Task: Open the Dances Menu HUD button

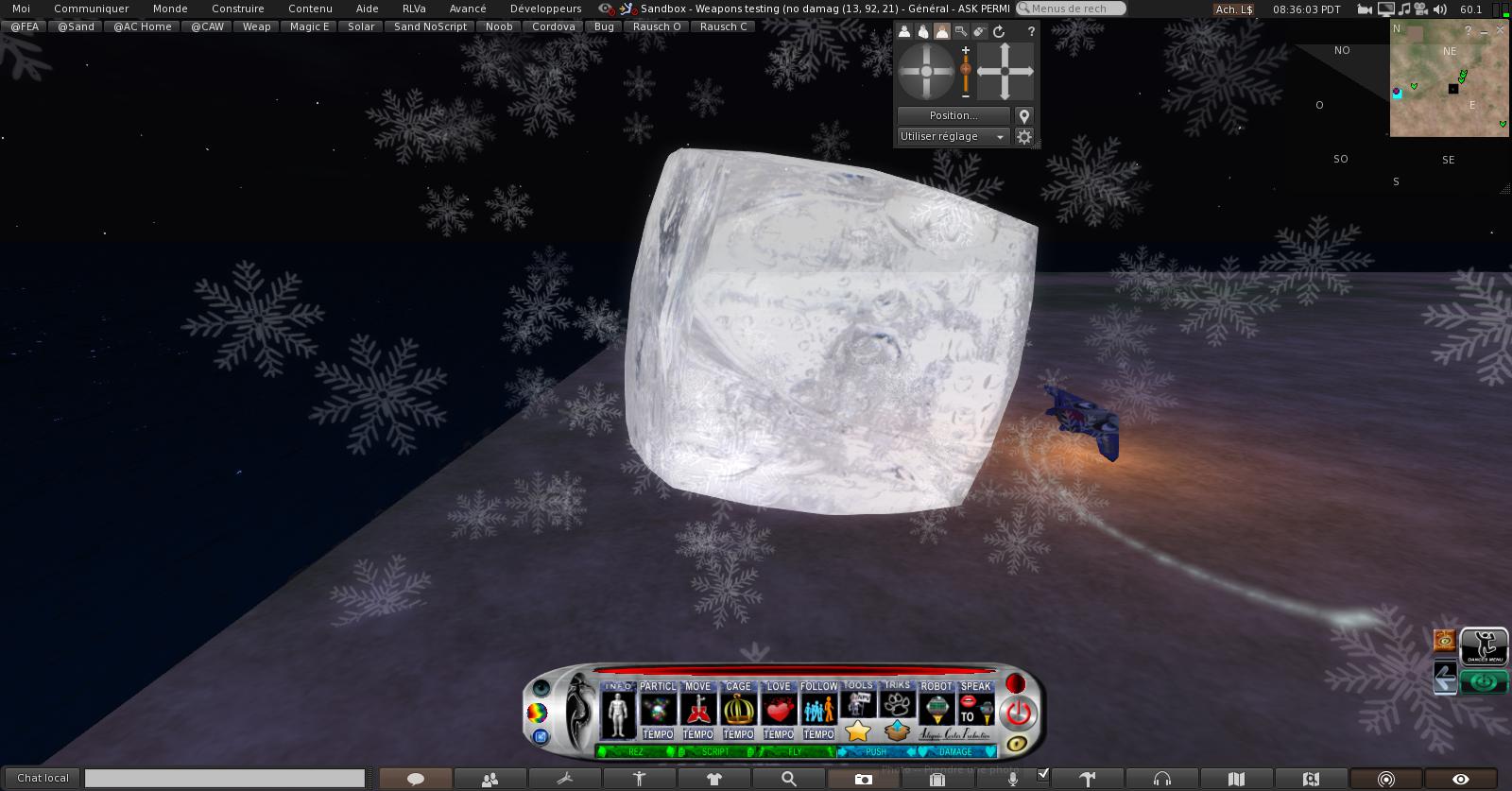Action: (x=1485, y=646)
